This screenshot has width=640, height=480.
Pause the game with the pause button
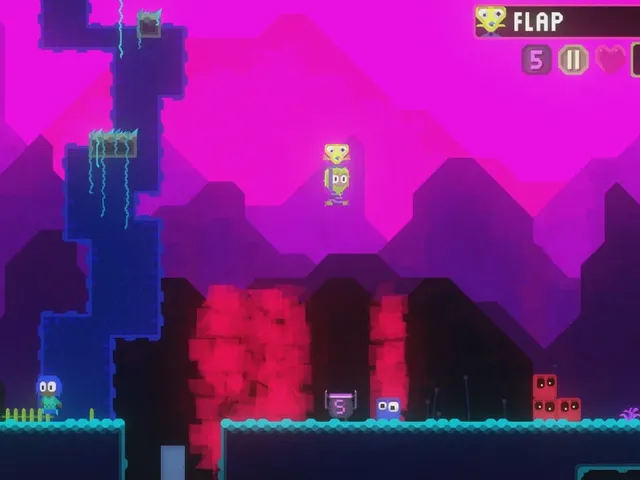click(x=573, y=60)
